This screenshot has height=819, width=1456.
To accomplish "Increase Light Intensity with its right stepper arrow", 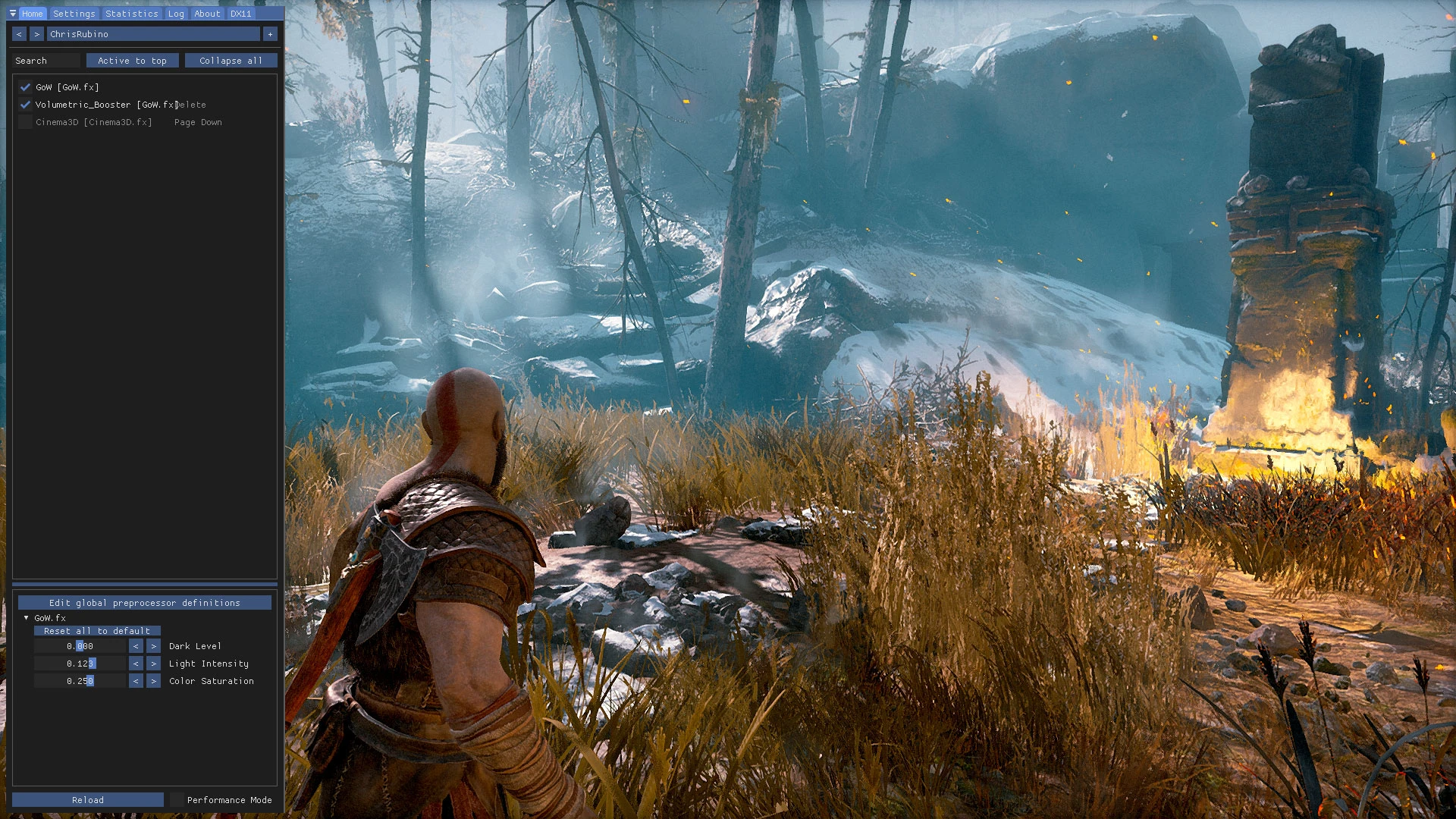I will tap(153, 663).
